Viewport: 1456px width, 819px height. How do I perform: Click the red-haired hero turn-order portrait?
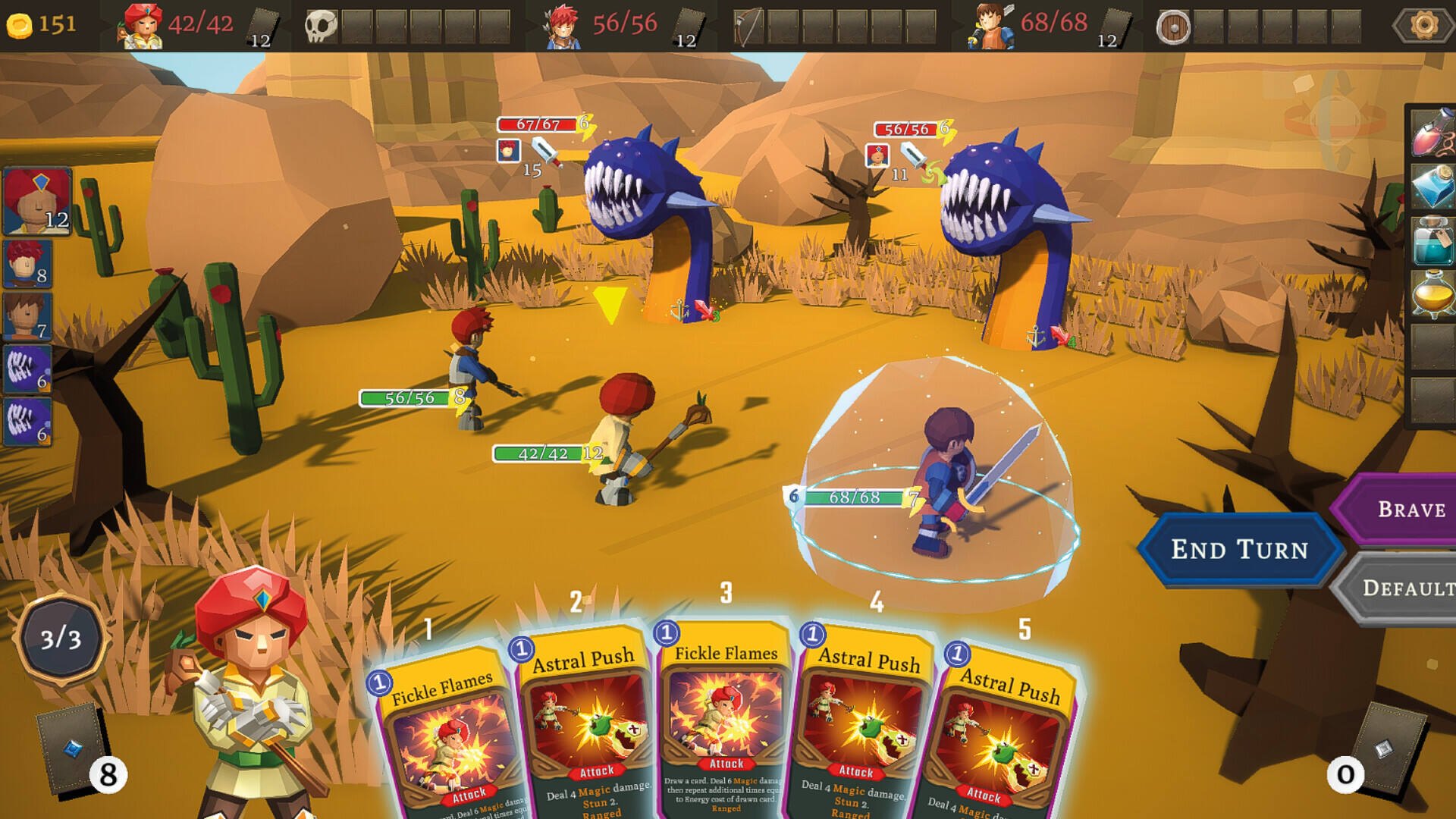click(27, 263)
